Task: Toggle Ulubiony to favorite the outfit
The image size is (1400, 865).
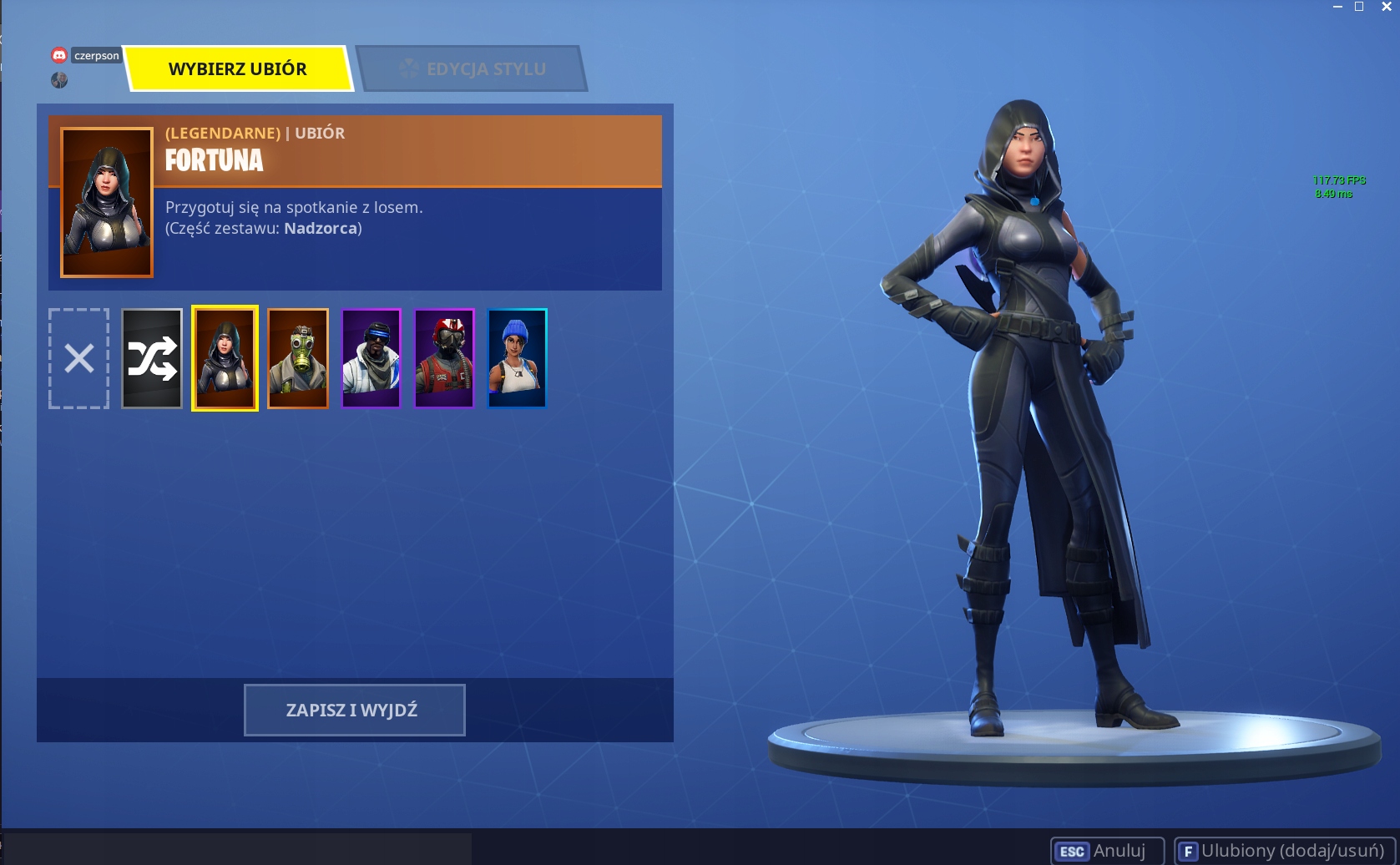Action: pos(1277,850)
